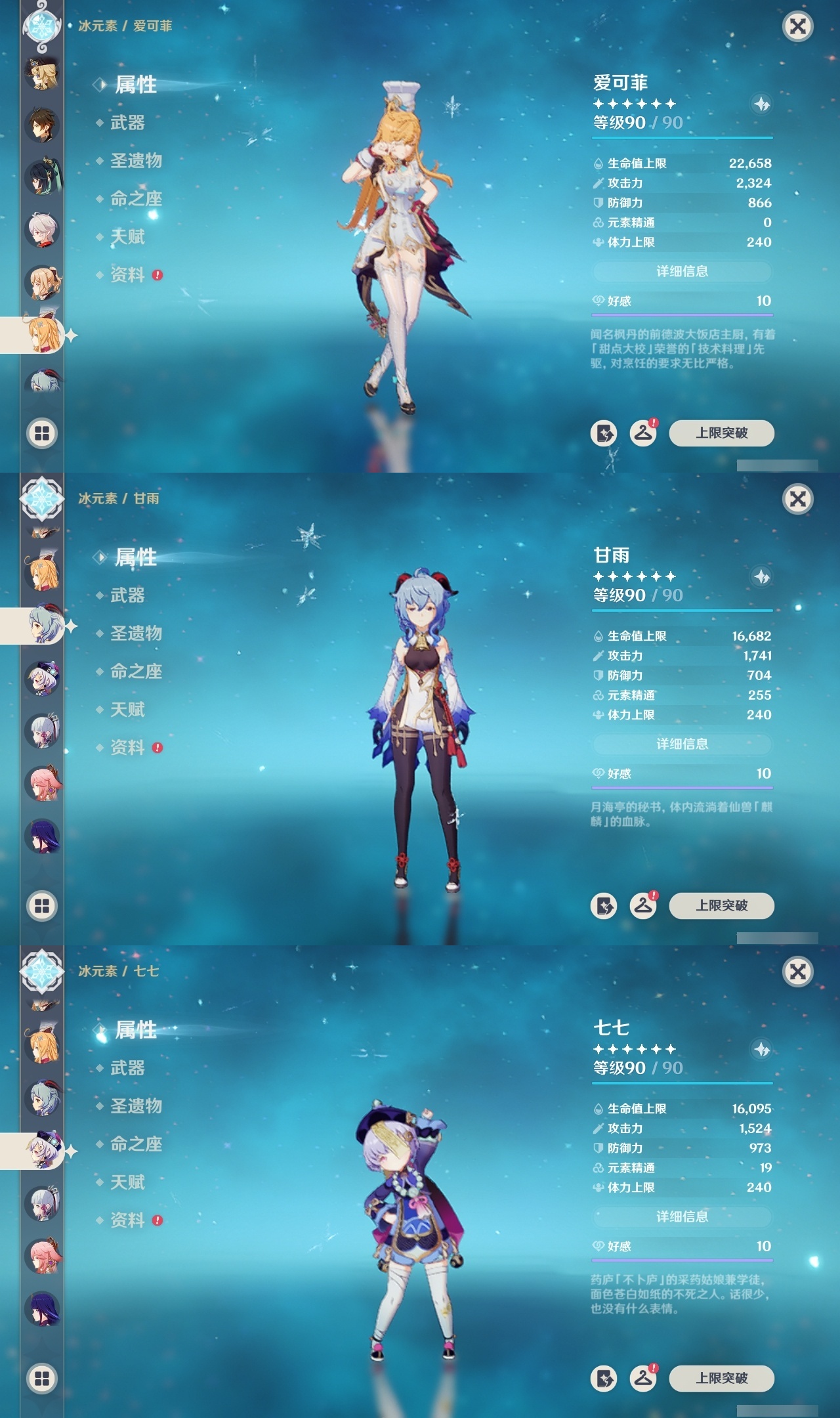The image size is (840, 1418).
Task: Click the sparkle glitter icon beside 爱可菲's name
Action: (761, 105)
